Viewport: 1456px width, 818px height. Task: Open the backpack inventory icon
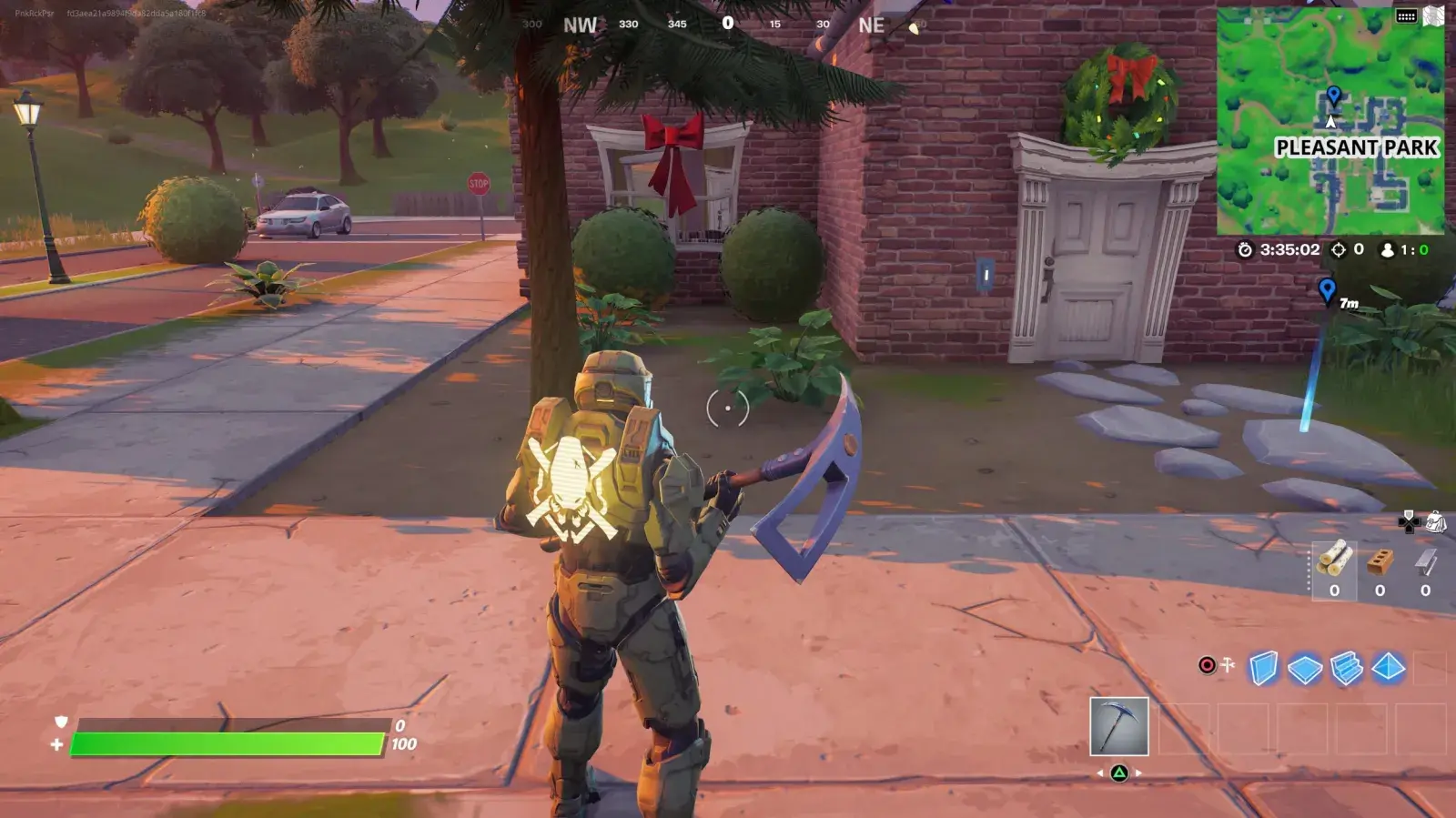click(x=1435, y=521)
